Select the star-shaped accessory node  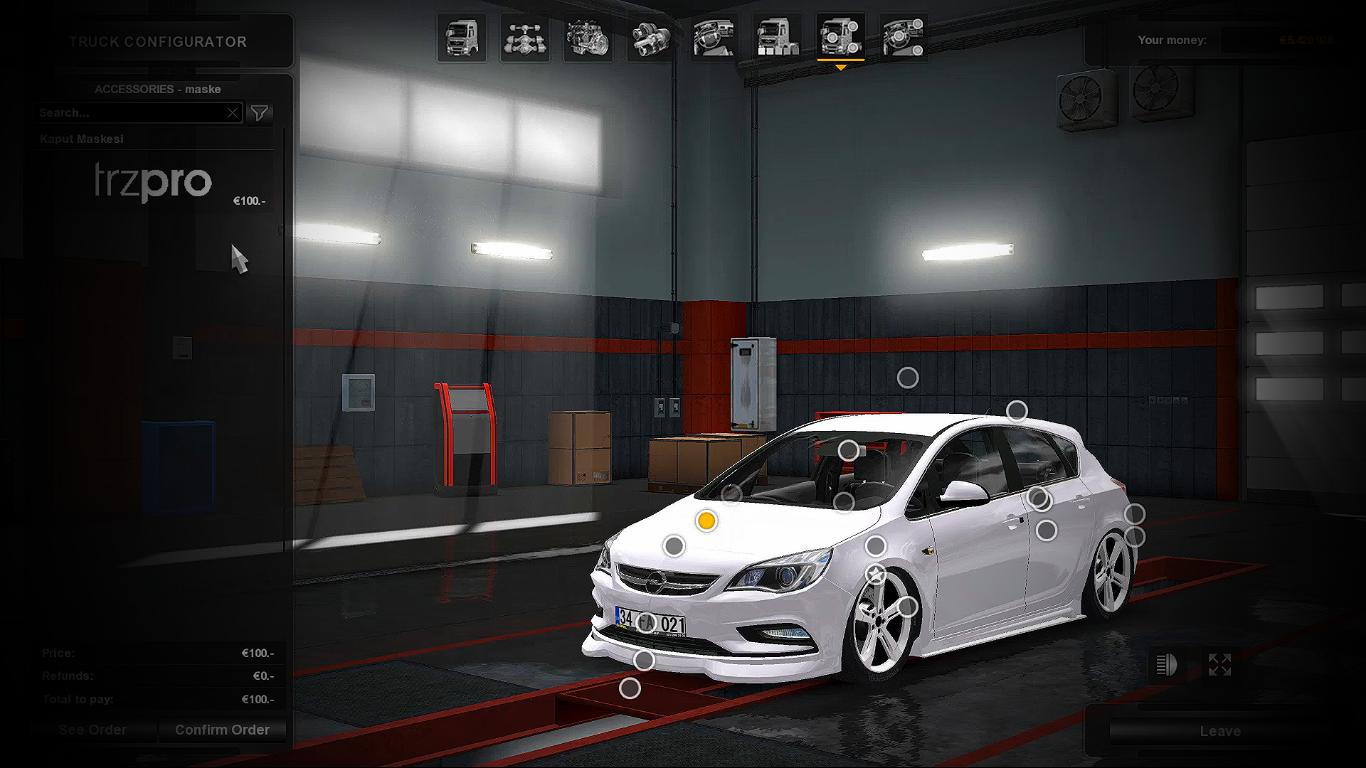pyautogui.click(x=876, y=575)
